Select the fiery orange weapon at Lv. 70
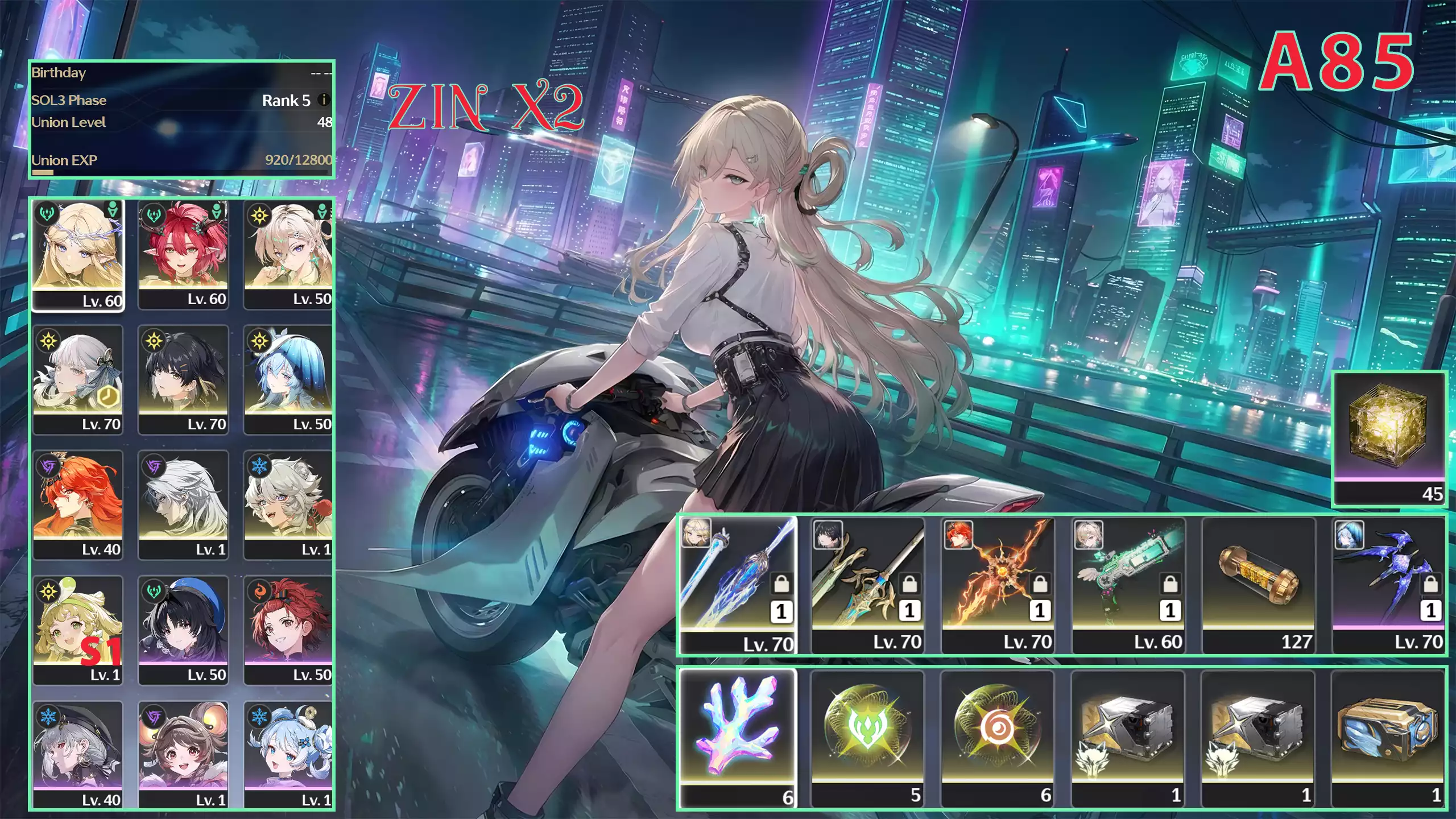1456x819 pixels. [998, 585]
